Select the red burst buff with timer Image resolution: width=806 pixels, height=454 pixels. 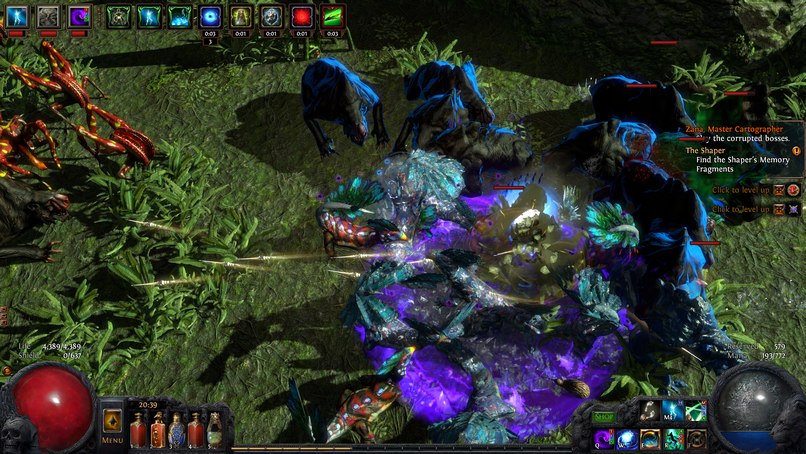tap(302, 16)
